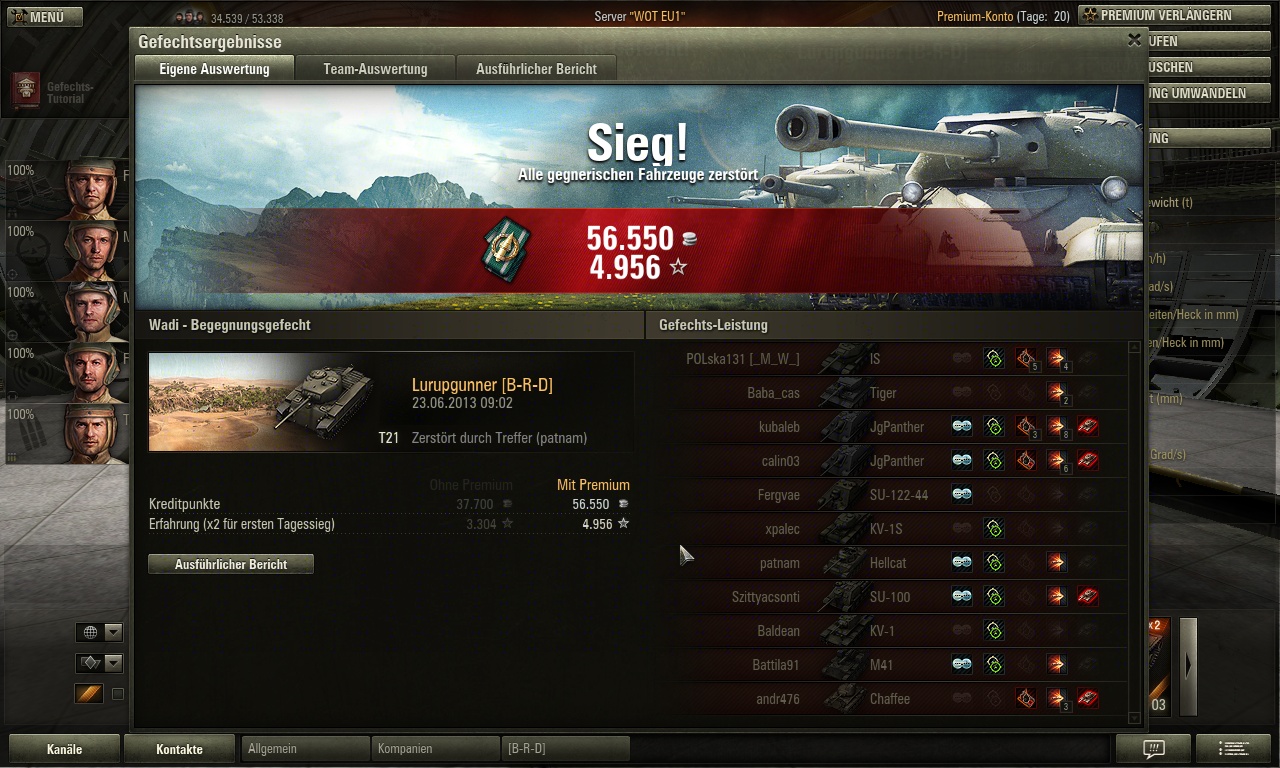This screenshot has height=768, width=1280.
Task: Select the [B-R-D] clan chat tab
Action: (565, 749)
